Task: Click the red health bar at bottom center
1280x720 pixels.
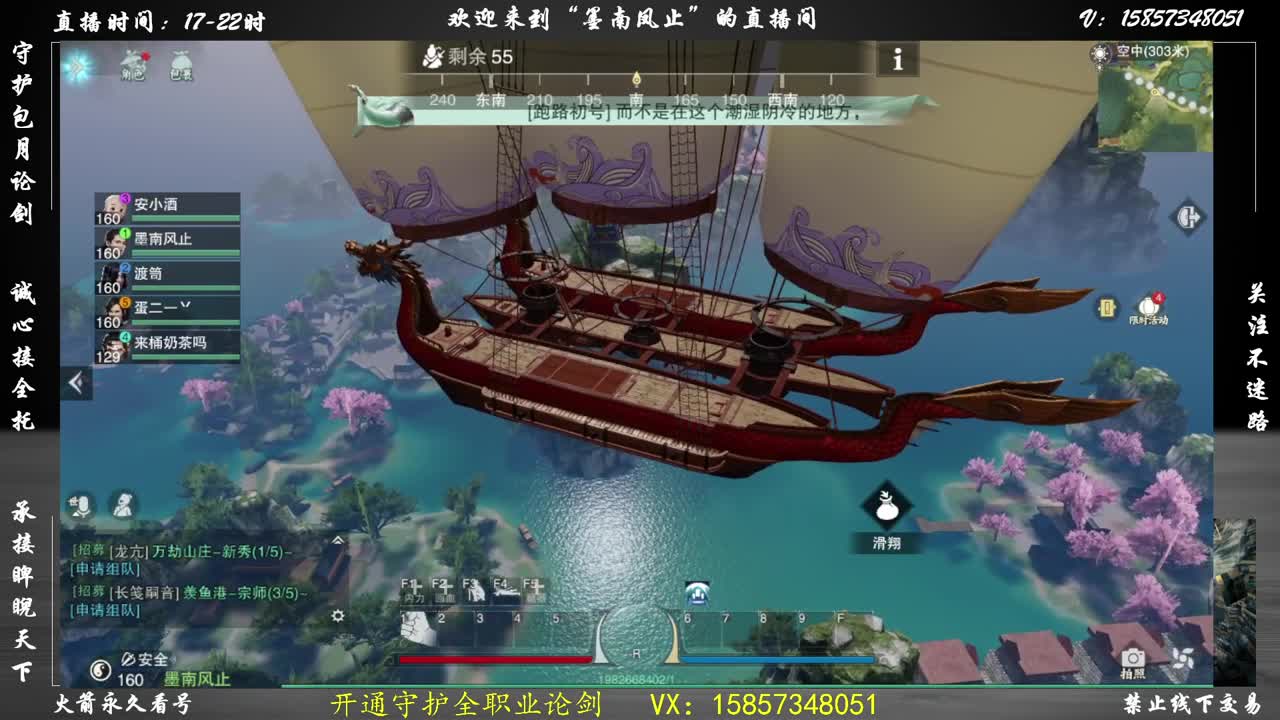Action: click(x=495, y=659)
